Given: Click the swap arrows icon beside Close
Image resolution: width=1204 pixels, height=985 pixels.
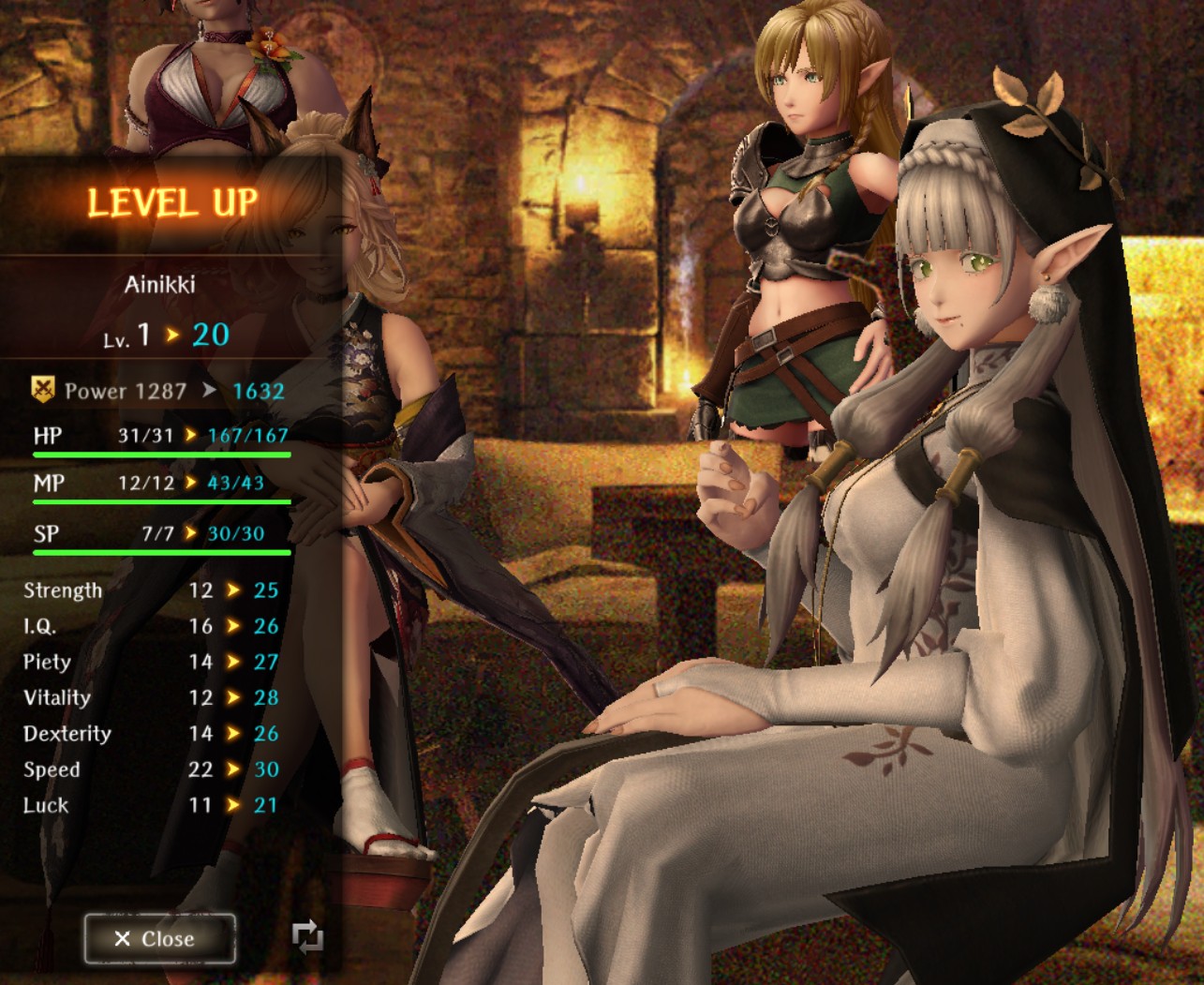Looking at the screenshot, I should pyautogui.click(x=307, y=936).
